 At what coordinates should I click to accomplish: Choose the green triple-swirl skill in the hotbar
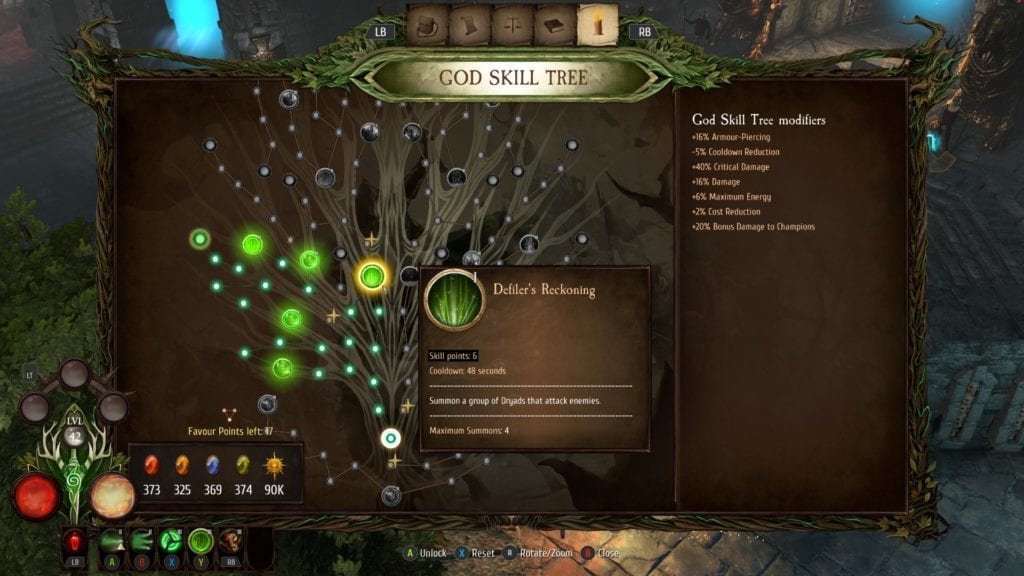tap(171, 541)
